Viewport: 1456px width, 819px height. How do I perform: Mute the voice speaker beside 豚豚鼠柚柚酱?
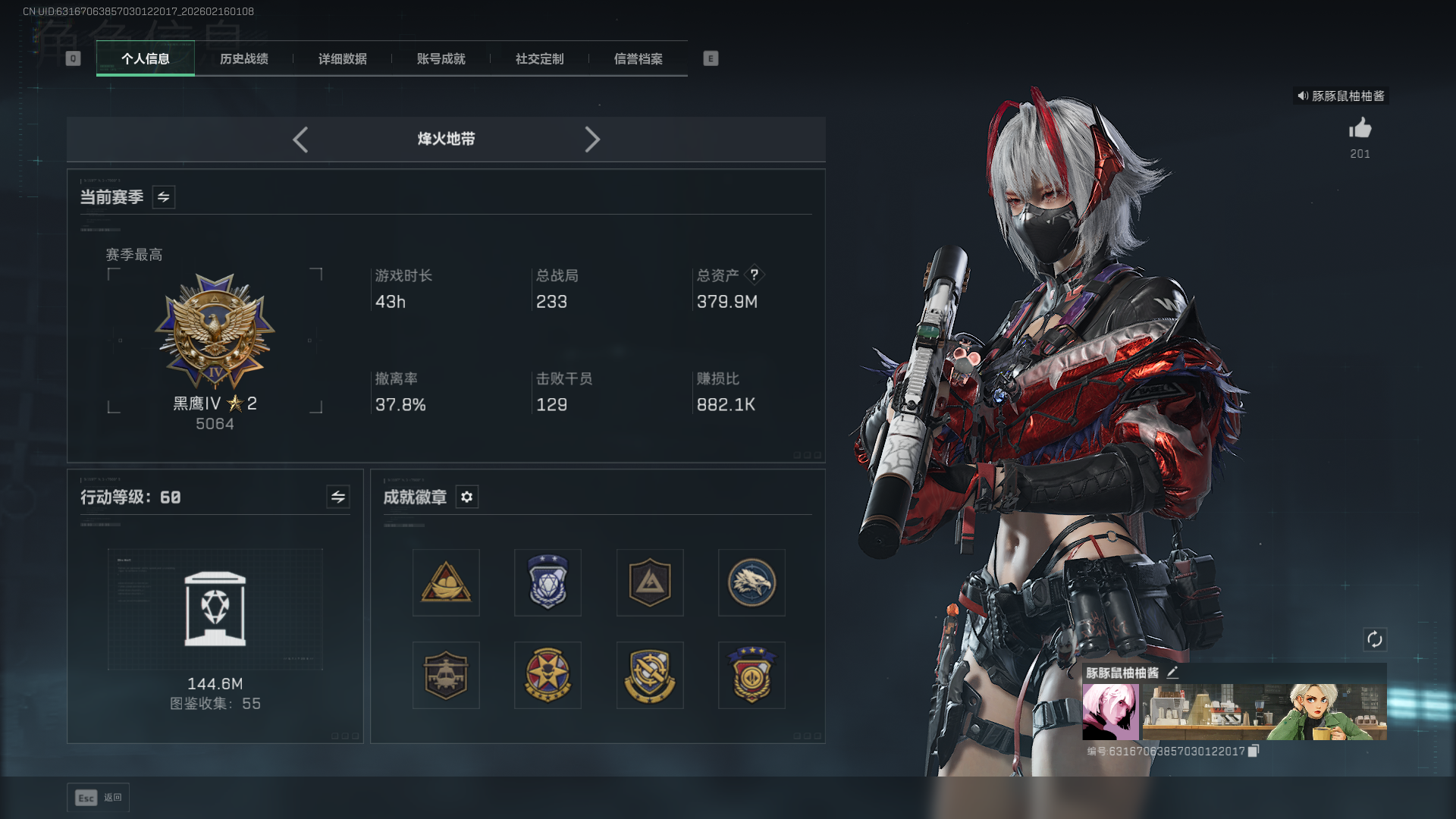click(x=1301, y=96)
